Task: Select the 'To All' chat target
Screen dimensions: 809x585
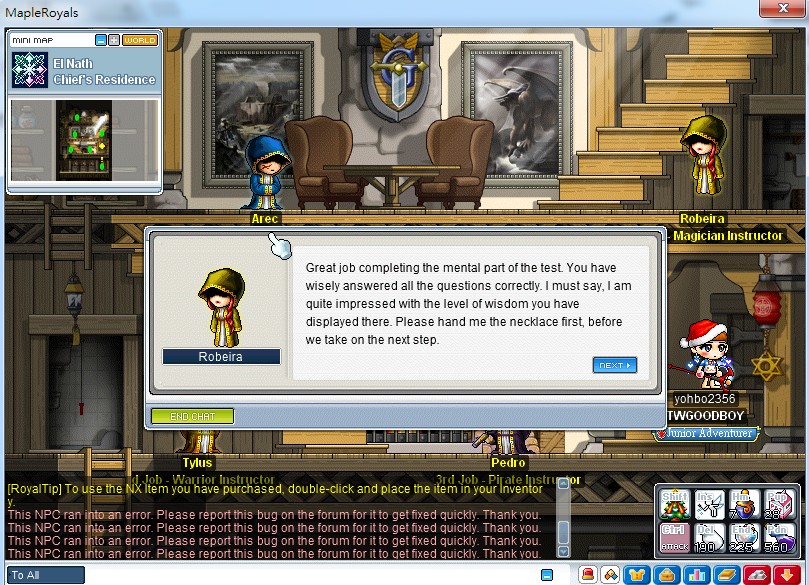Action: 44,575
